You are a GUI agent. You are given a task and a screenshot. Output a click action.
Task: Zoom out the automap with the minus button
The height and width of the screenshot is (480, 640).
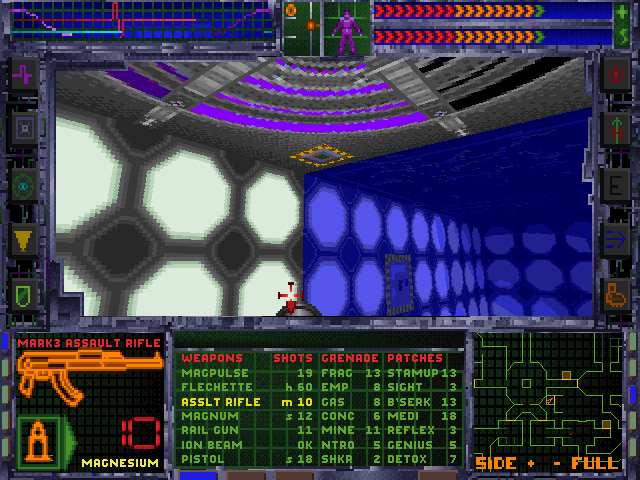coord(556,464)
